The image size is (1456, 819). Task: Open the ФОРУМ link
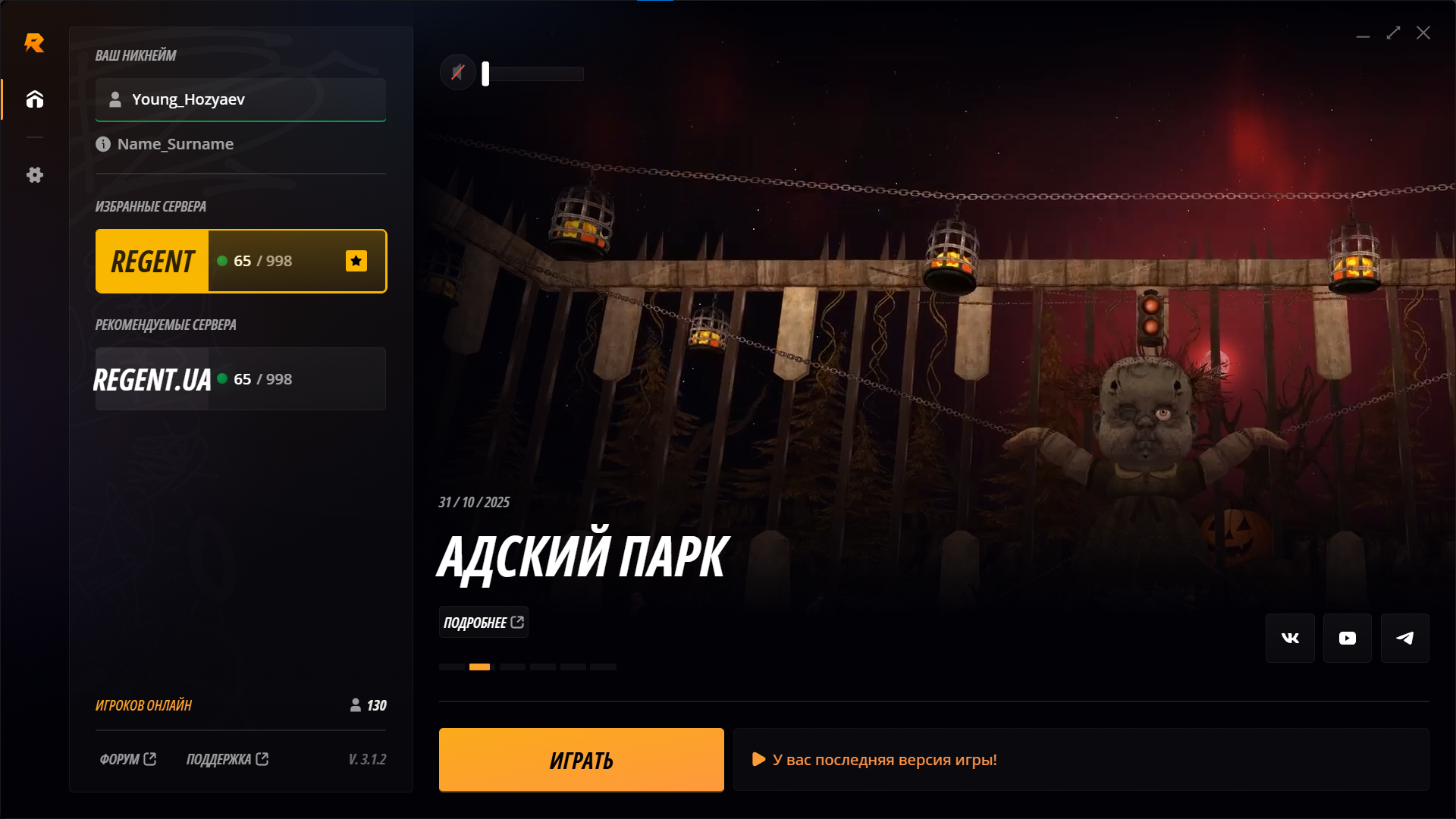(127, 759)
